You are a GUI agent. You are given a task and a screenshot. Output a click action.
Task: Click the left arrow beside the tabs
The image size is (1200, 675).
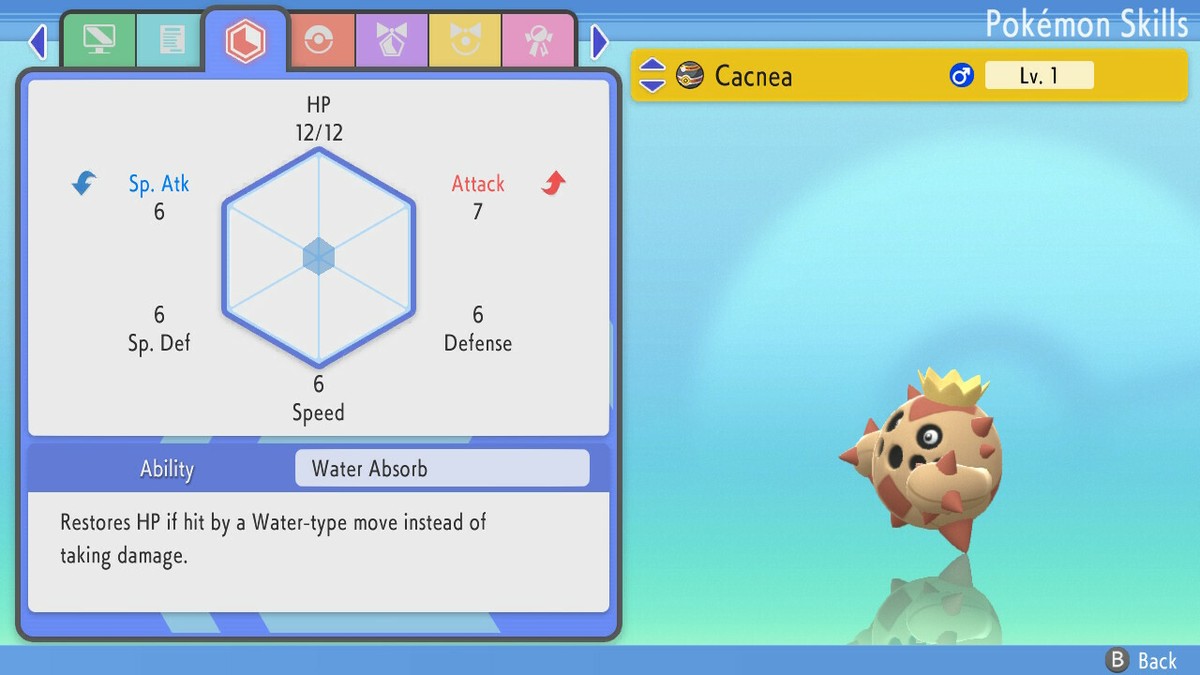click(38, 42)
